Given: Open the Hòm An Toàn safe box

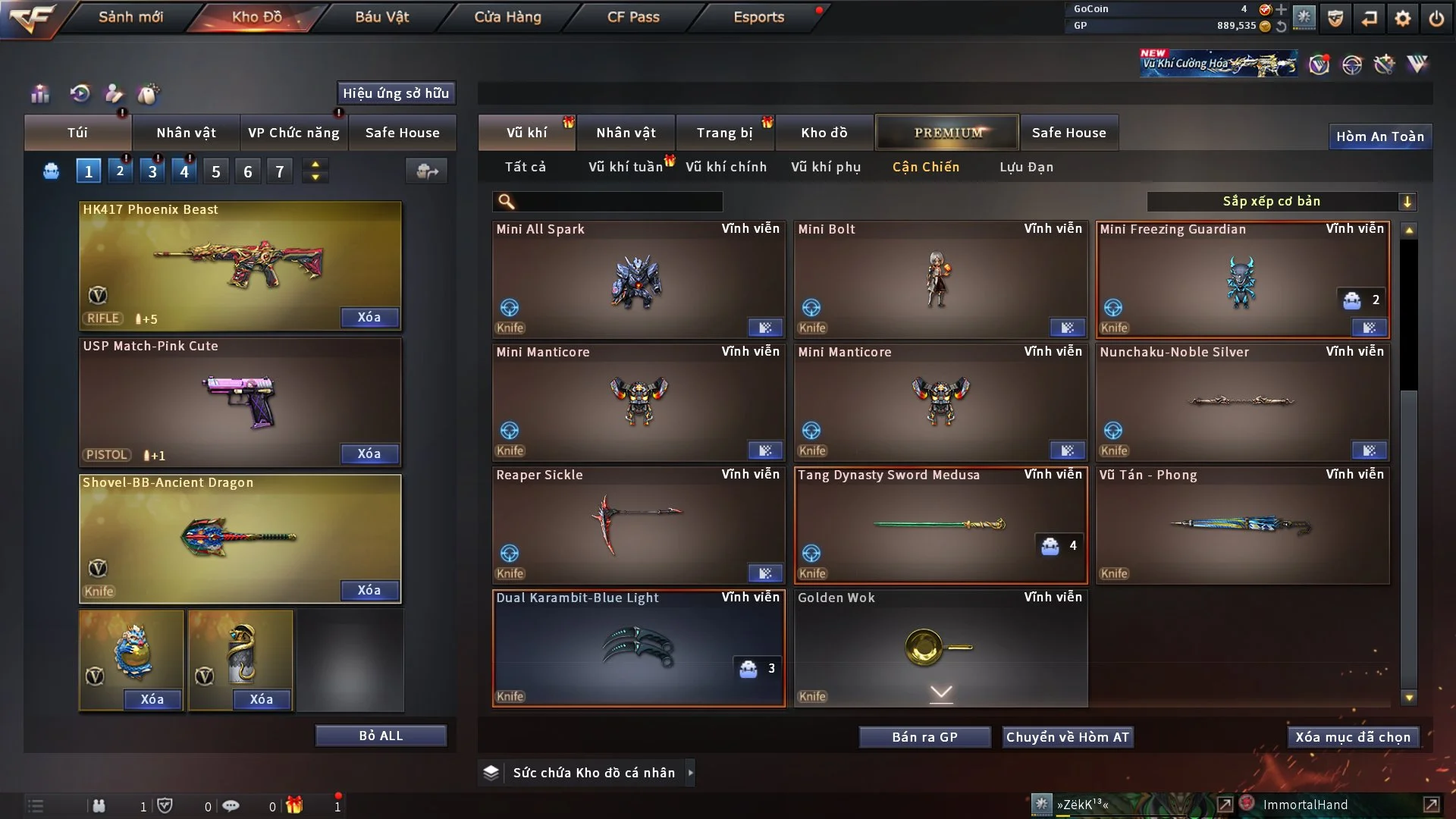Looking at the screenshot, I should click(x=1379, y=136).
